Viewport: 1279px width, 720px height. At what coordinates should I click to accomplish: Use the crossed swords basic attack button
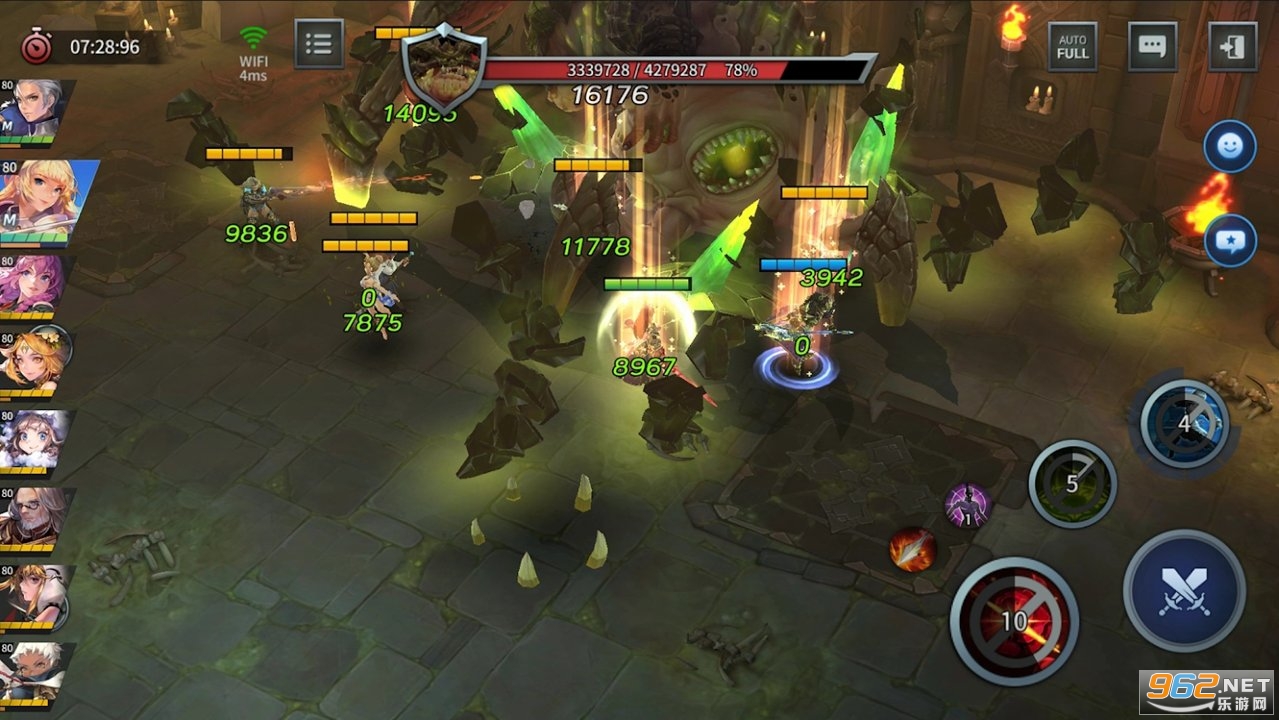[x=1184, y=591]
